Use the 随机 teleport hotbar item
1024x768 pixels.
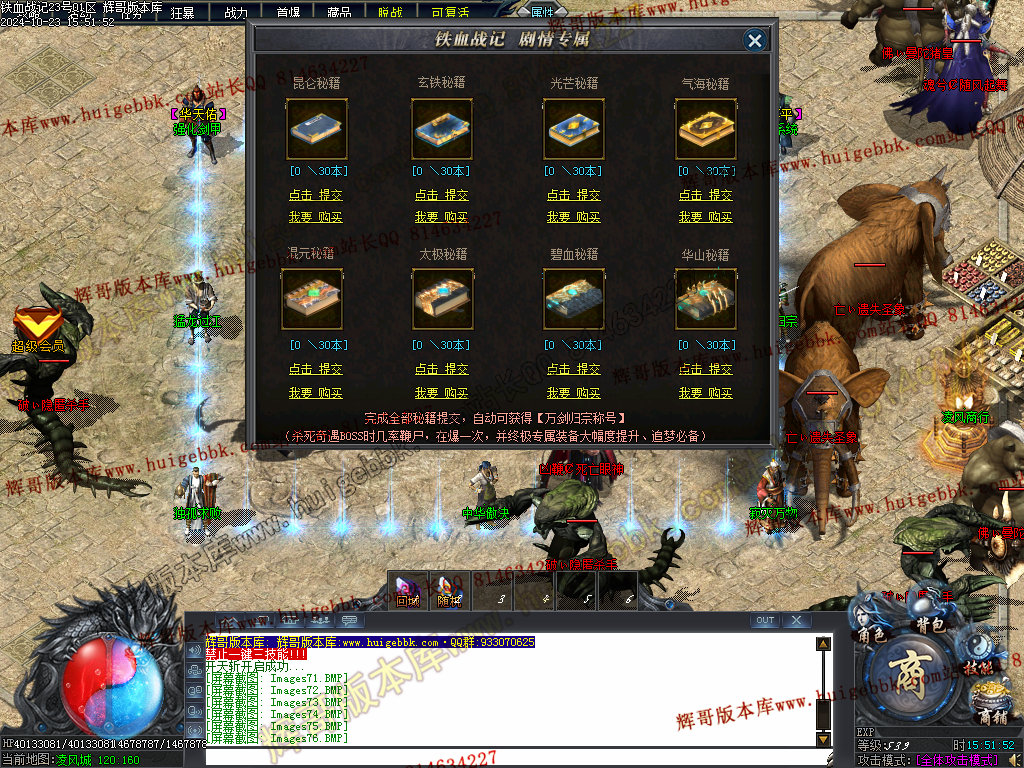pyautogui.click(x=449, y=590)
